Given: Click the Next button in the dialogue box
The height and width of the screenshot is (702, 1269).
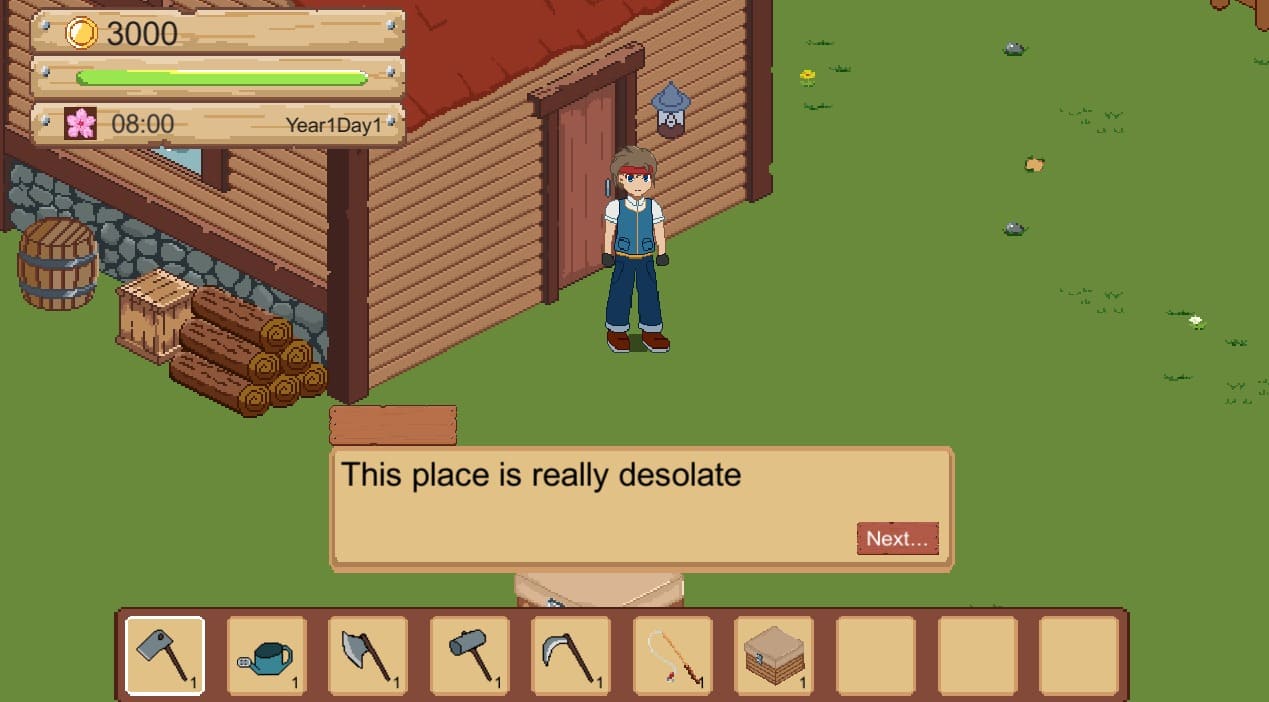Looking at the screenshot, I should 897,538.
